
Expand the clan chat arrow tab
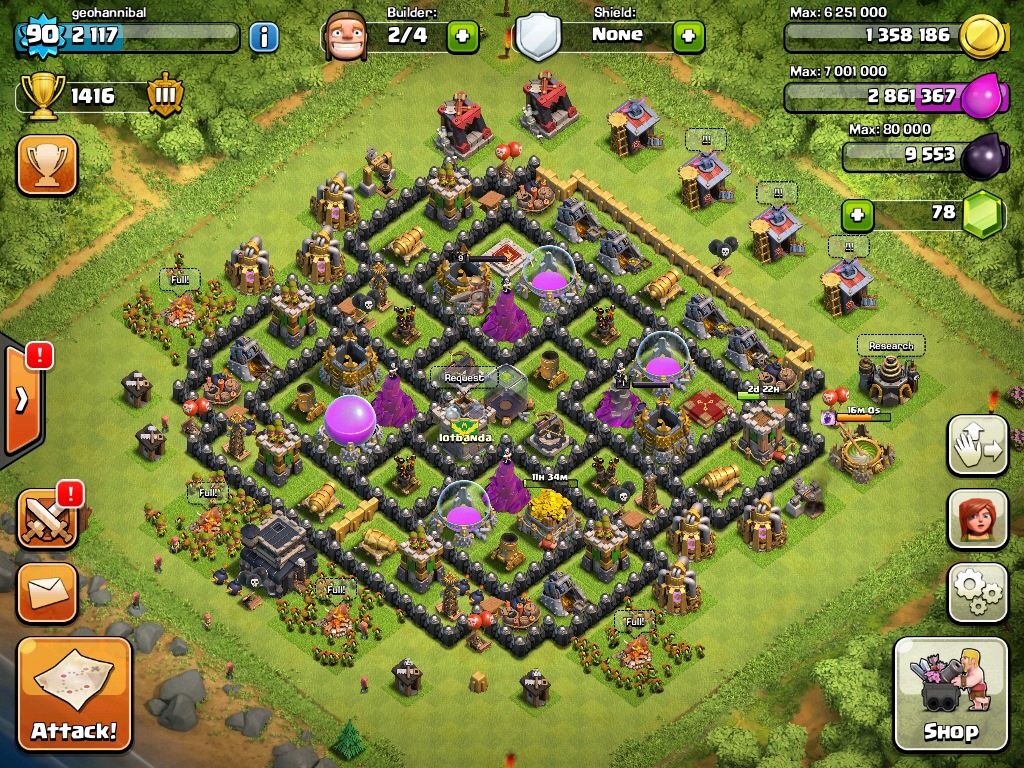pyautogui.click(x=22, y=402)
